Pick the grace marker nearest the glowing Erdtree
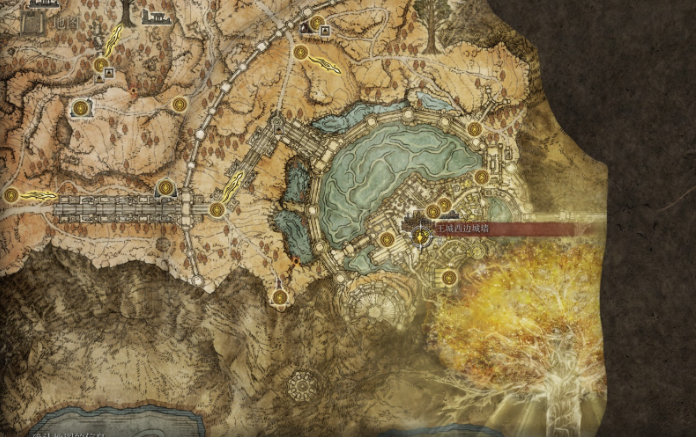The image size is (696, 437). [x=449, y=277]
